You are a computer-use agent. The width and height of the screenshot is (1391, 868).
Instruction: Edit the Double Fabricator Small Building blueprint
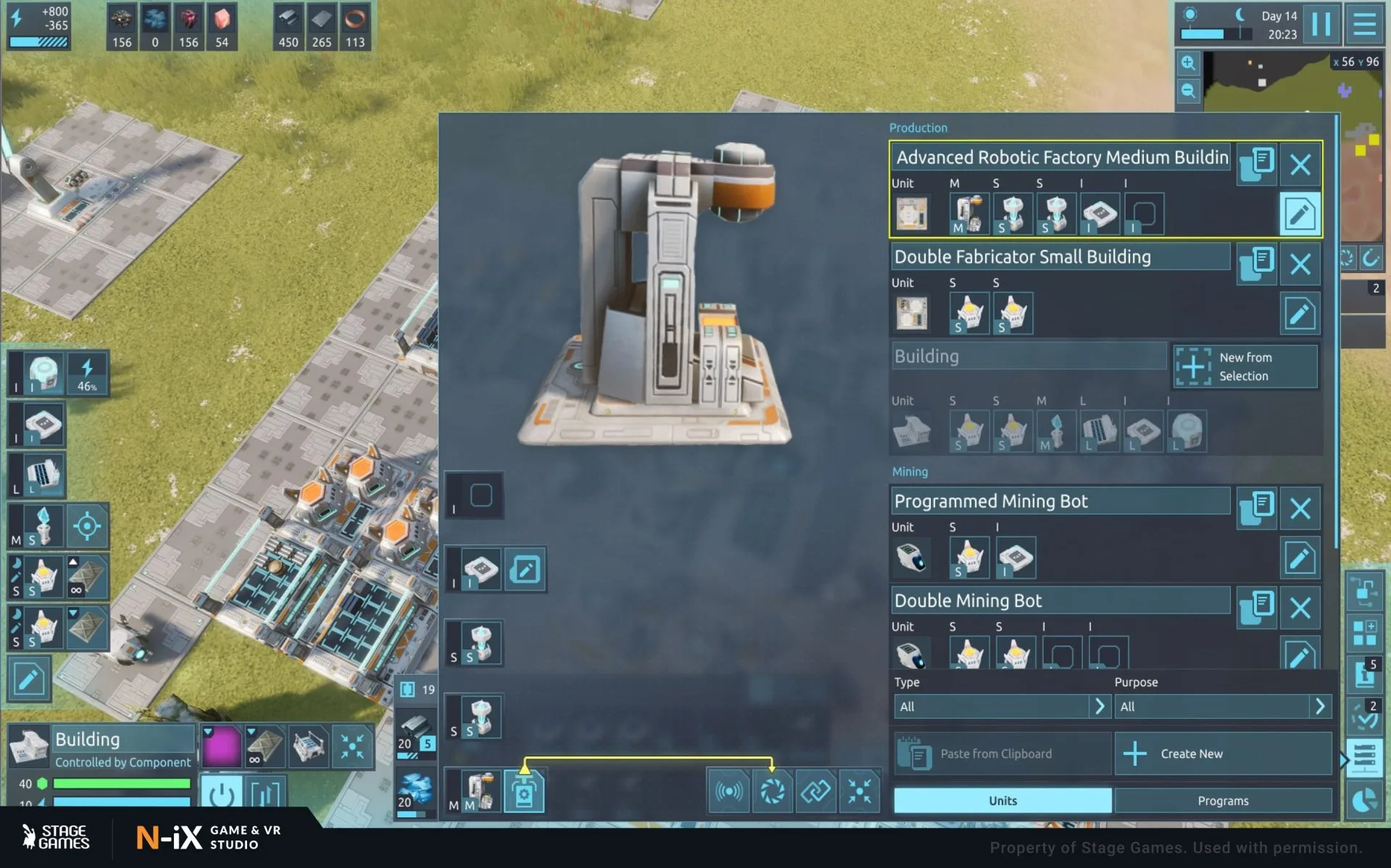1300,314
